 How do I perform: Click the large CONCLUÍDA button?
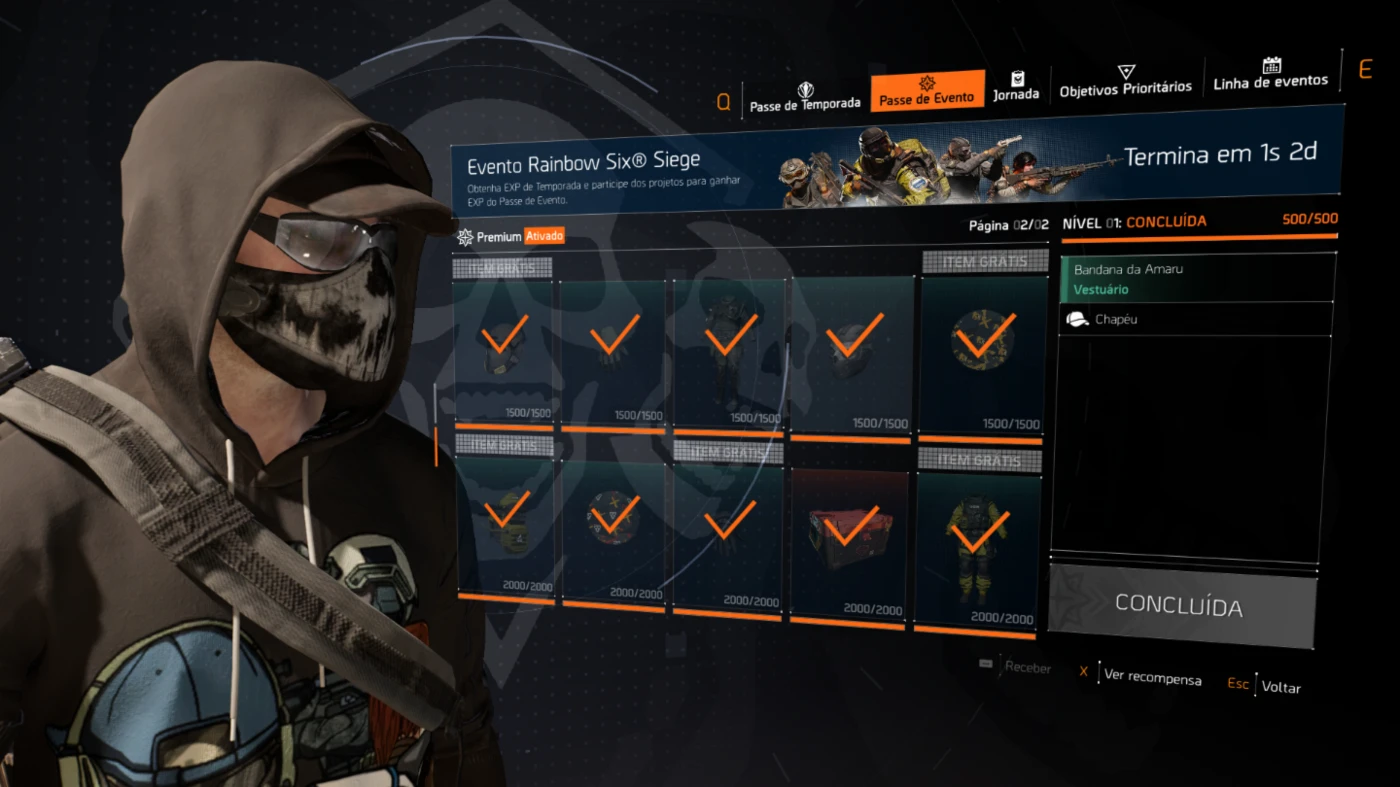point(1180,606)
